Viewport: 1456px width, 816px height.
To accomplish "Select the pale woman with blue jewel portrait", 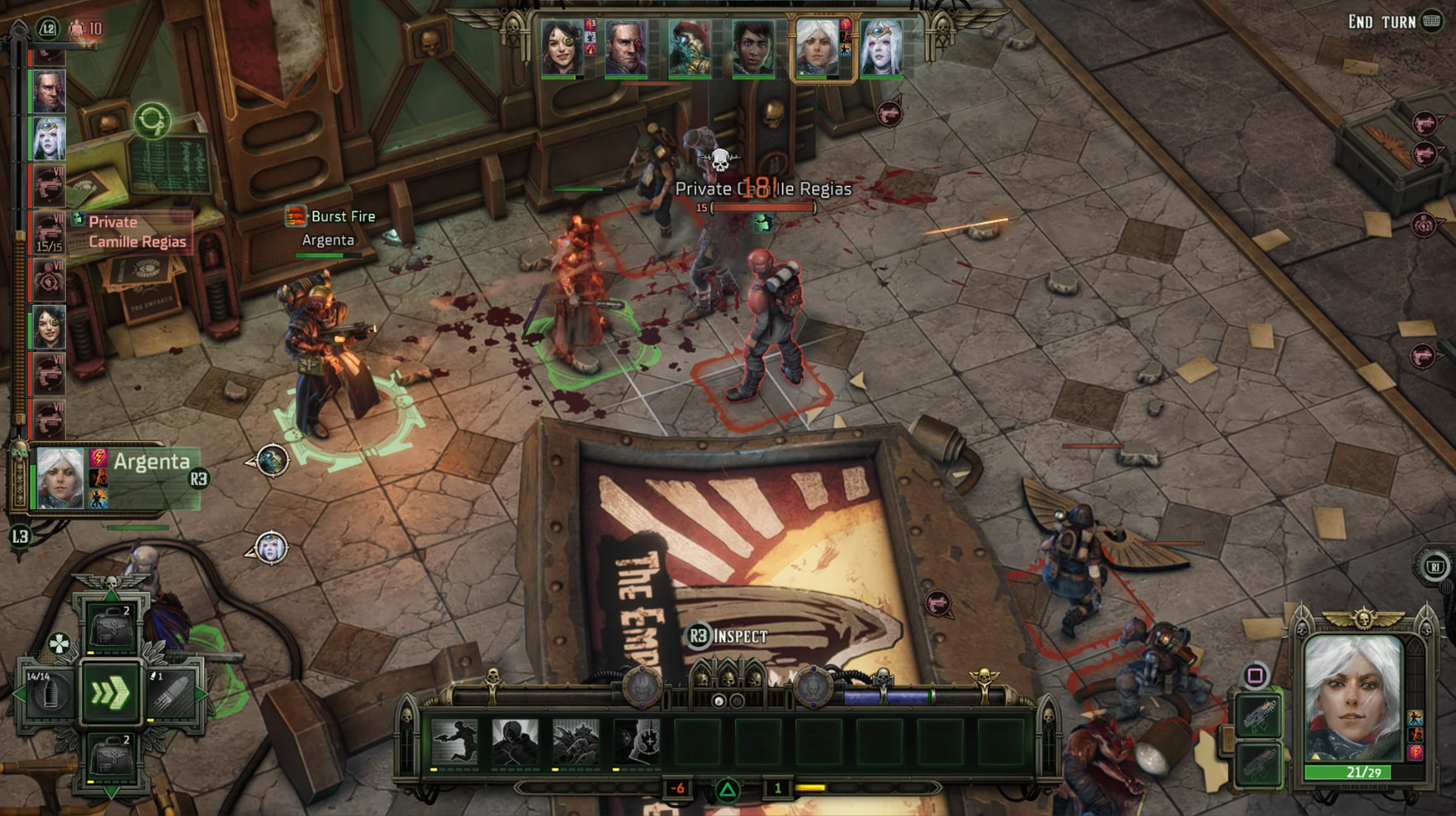I will tap(881, 48).
